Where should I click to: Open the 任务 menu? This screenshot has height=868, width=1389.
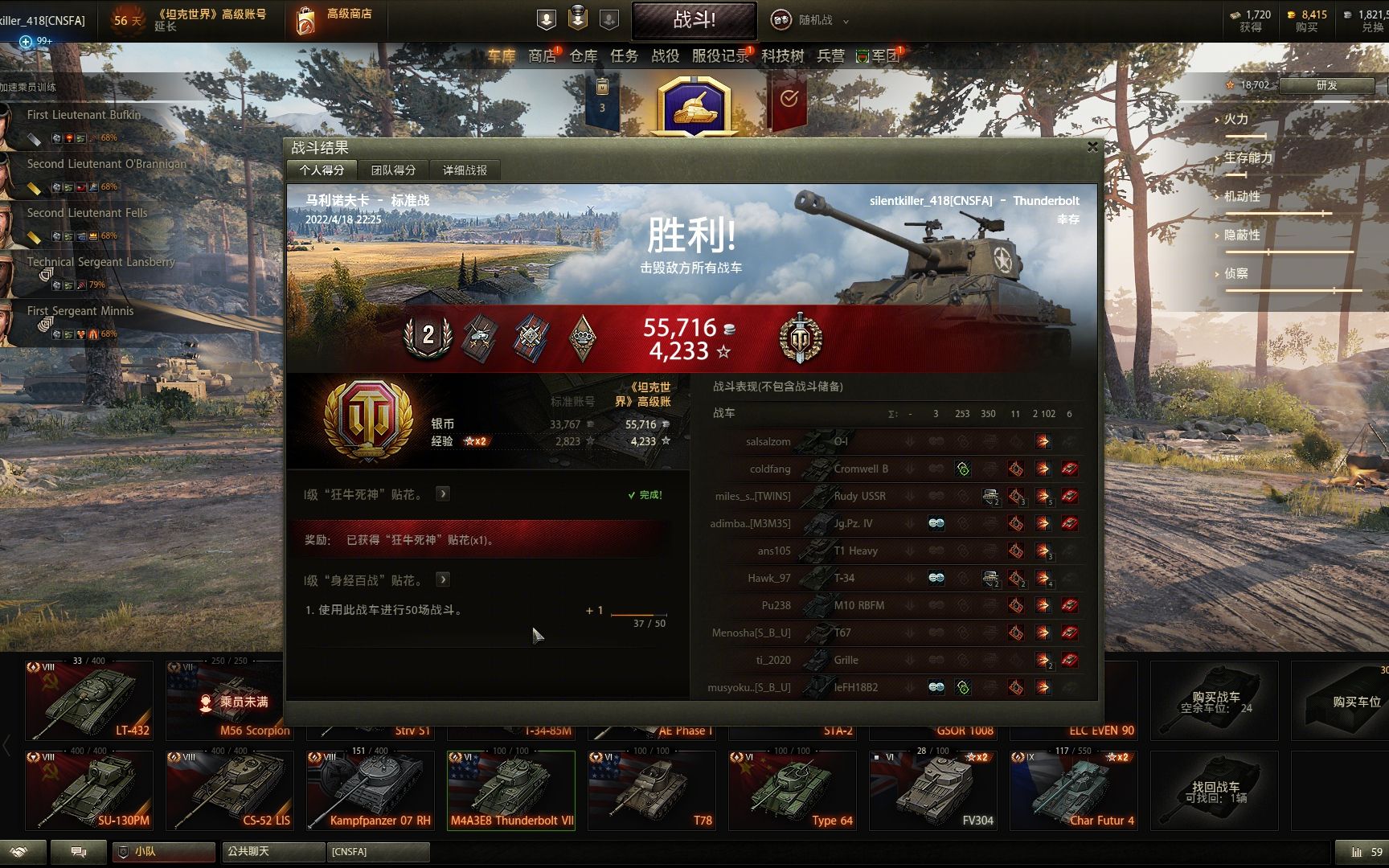pyautogui.click(x=624, y=55)
